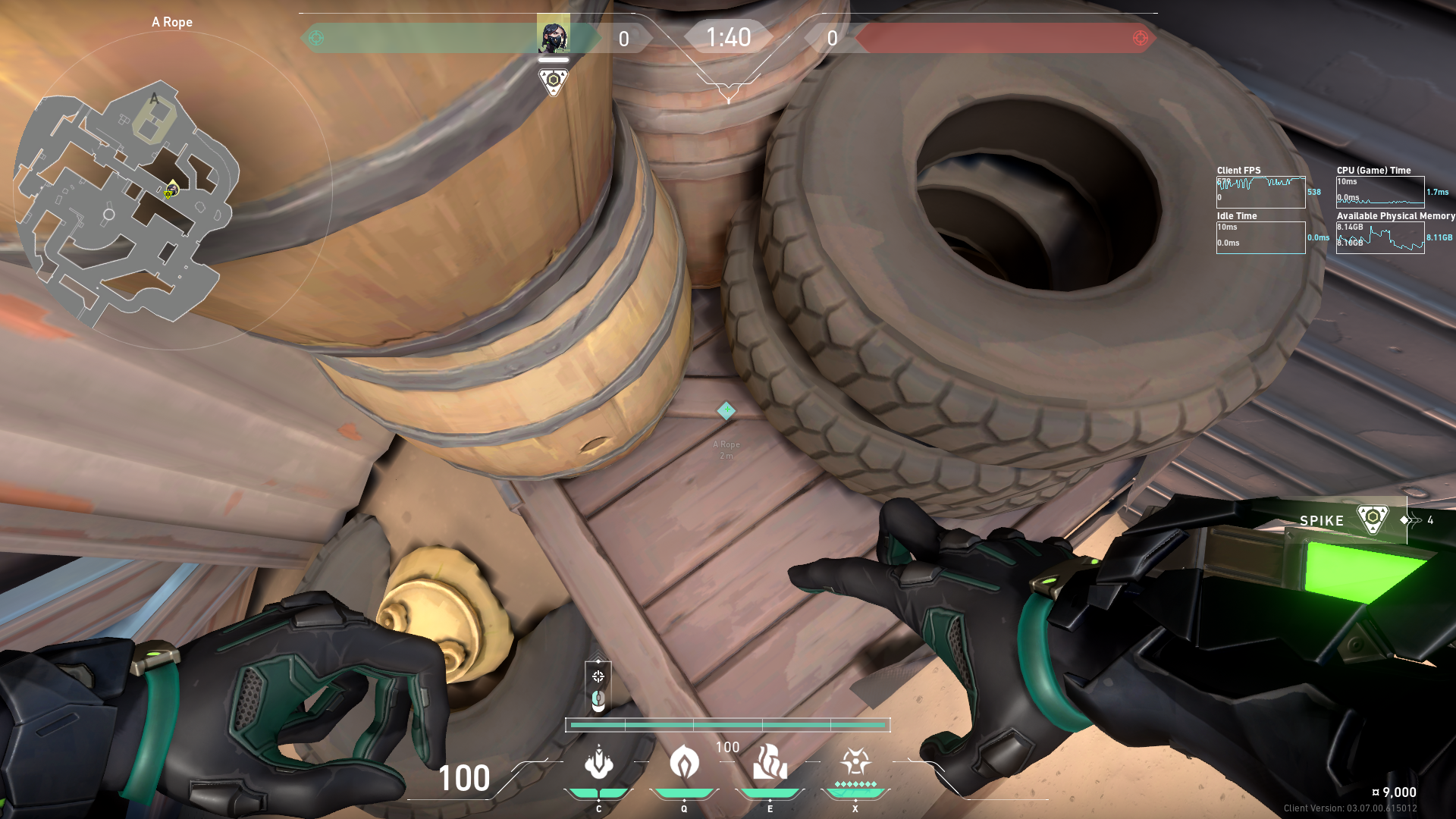The width and height of the screenshot is (1456, 819).
Task: Click the A Rope ping marker
Action: (x=726, y=410)
